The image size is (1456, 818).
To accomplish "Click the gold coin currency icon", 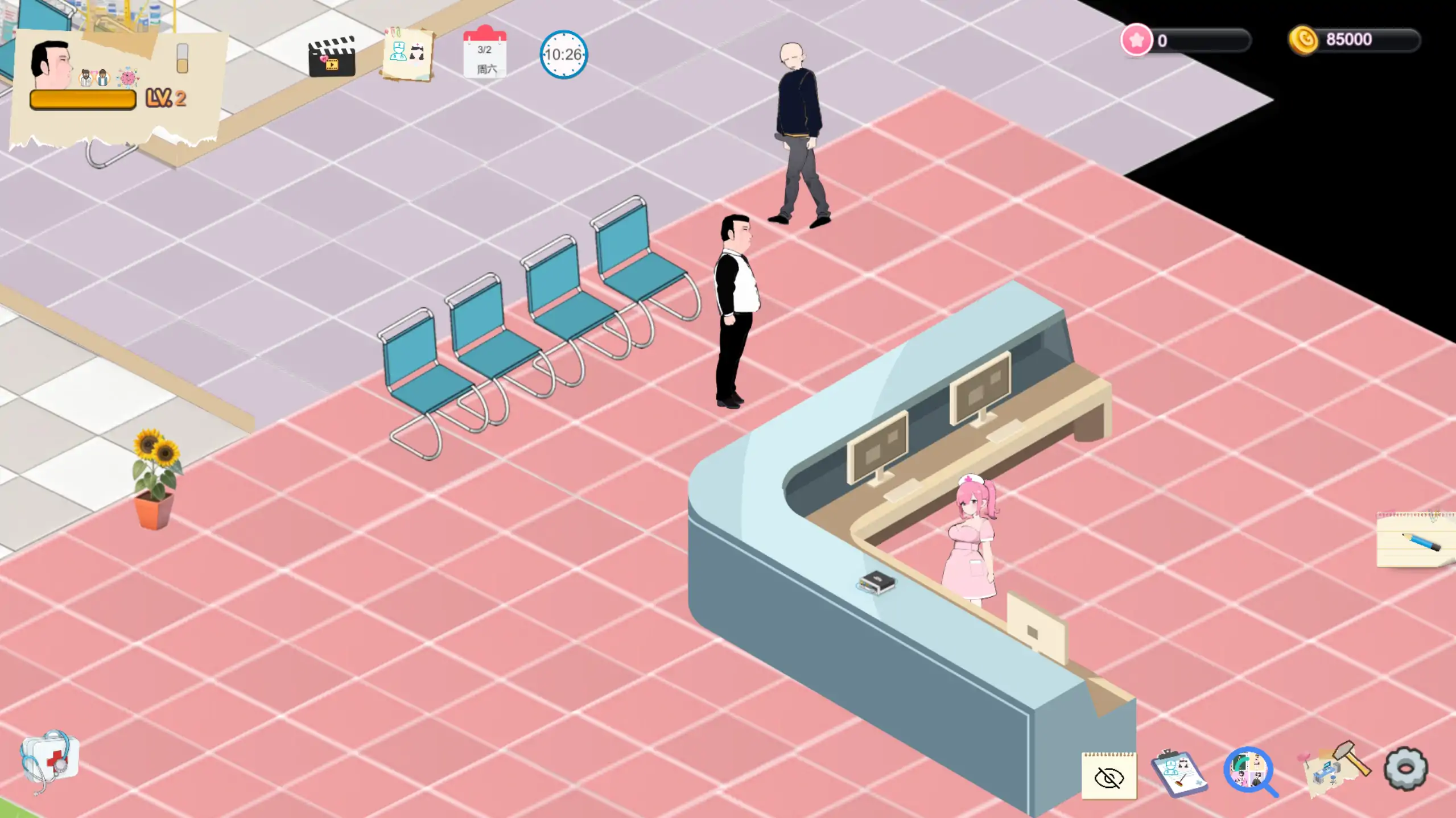I will pos(1304,40).
